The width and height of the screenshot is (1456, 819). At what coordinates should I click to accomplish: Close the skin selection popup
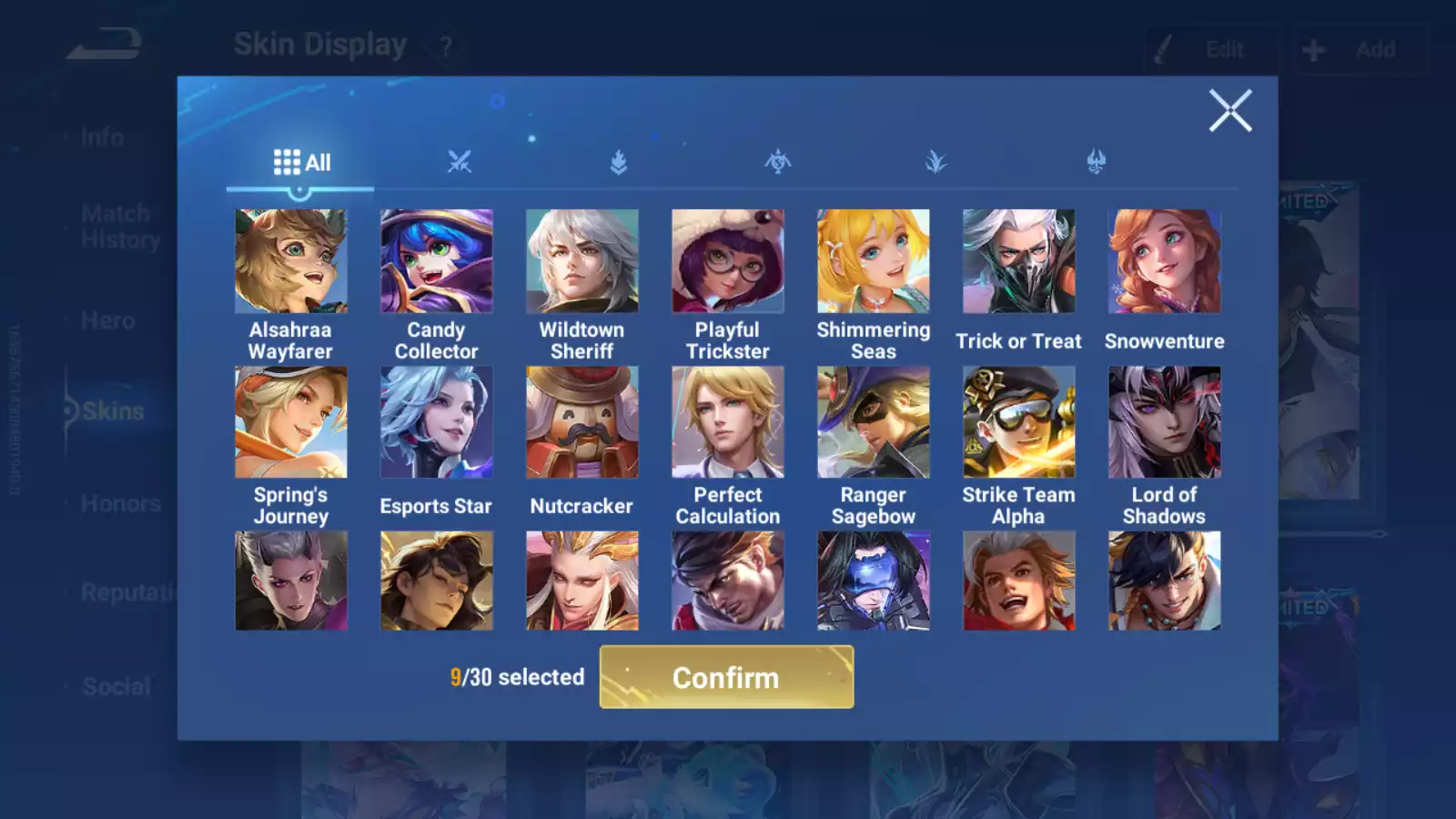tap(1229, 111)
